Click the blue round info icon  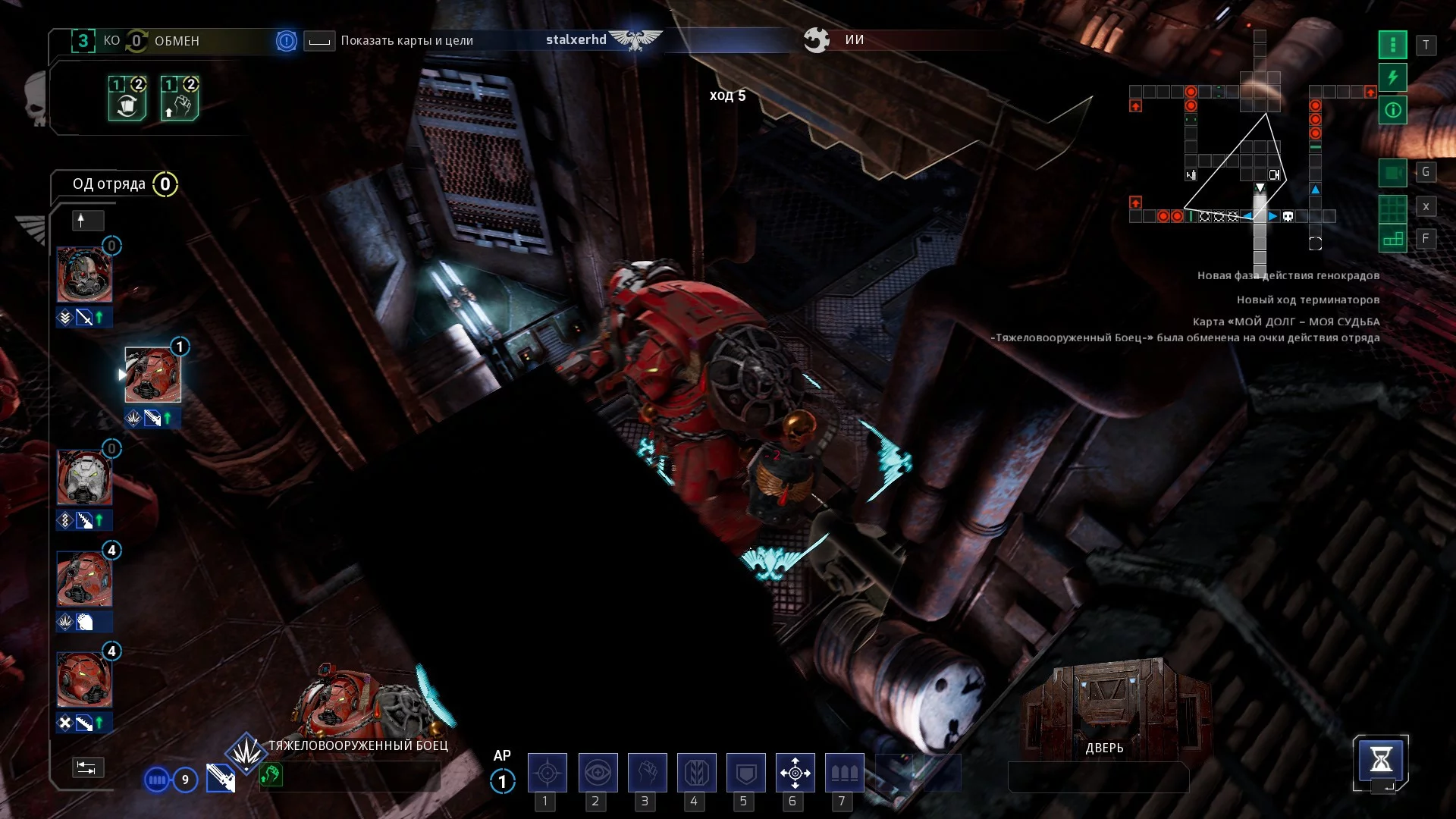(x=286, y=41)
